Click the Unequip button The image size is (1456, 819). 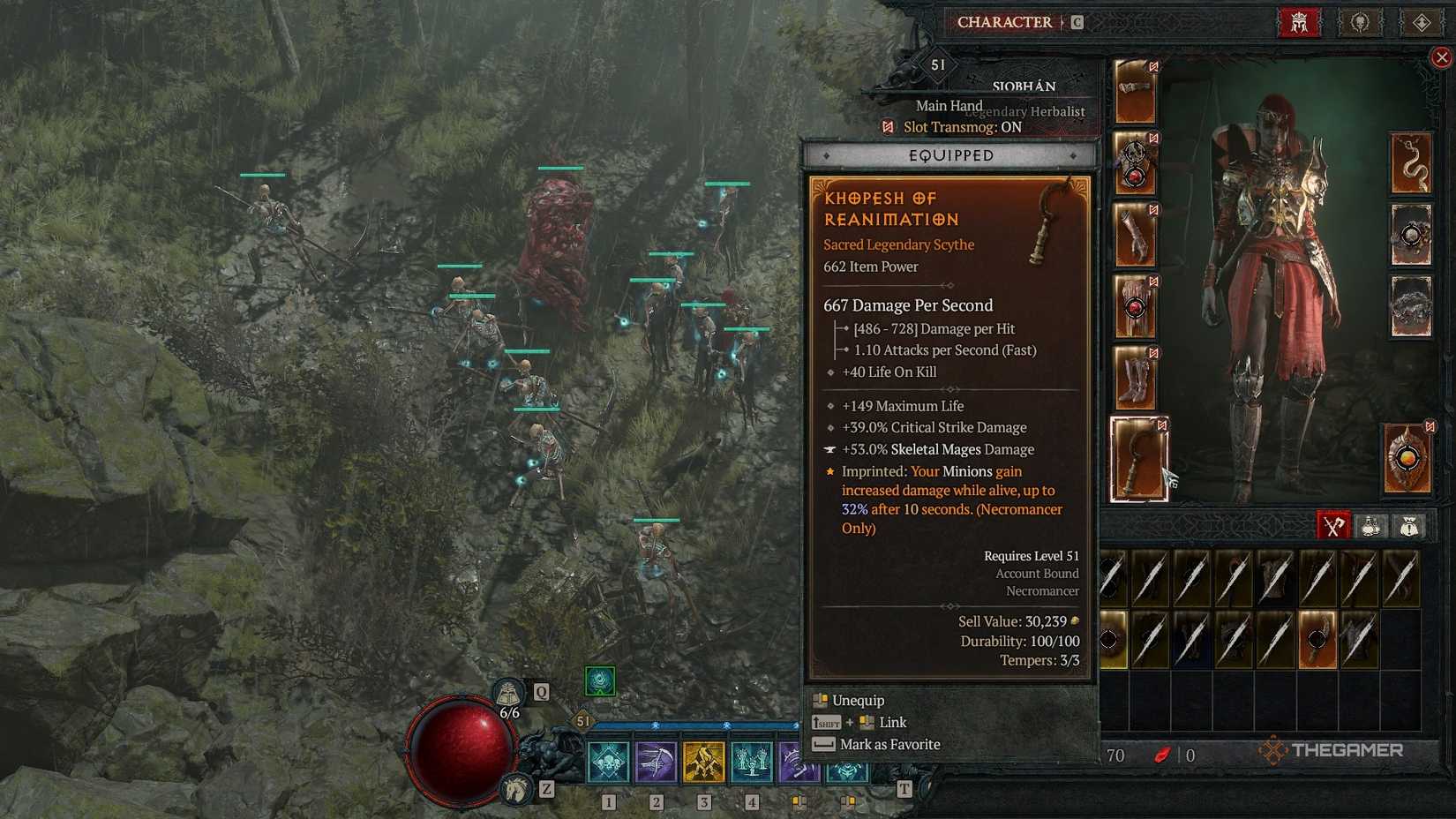click(x=857, y=700)
